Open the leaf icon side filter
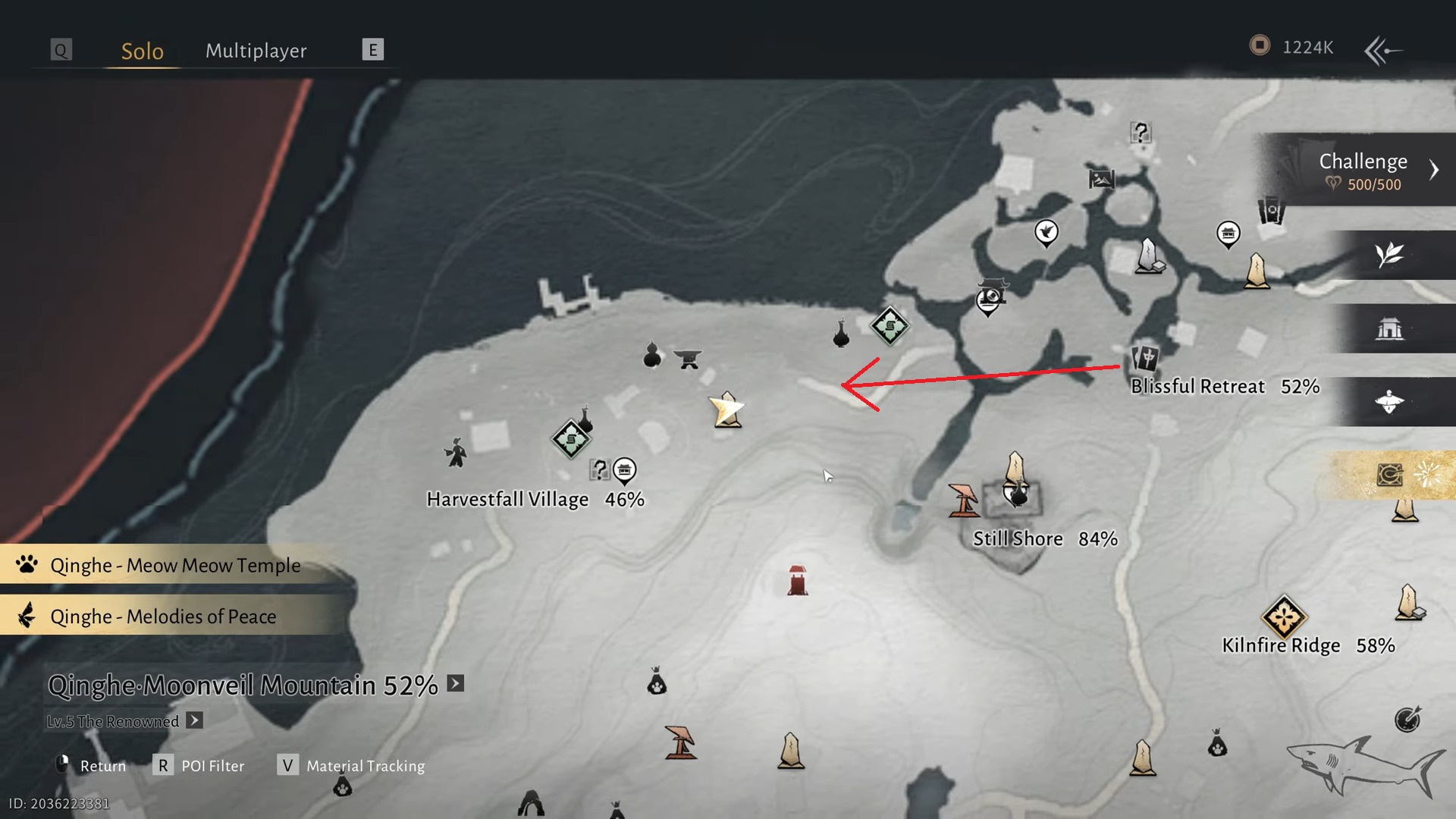 pyautogui.click(x=1389, y=256)
